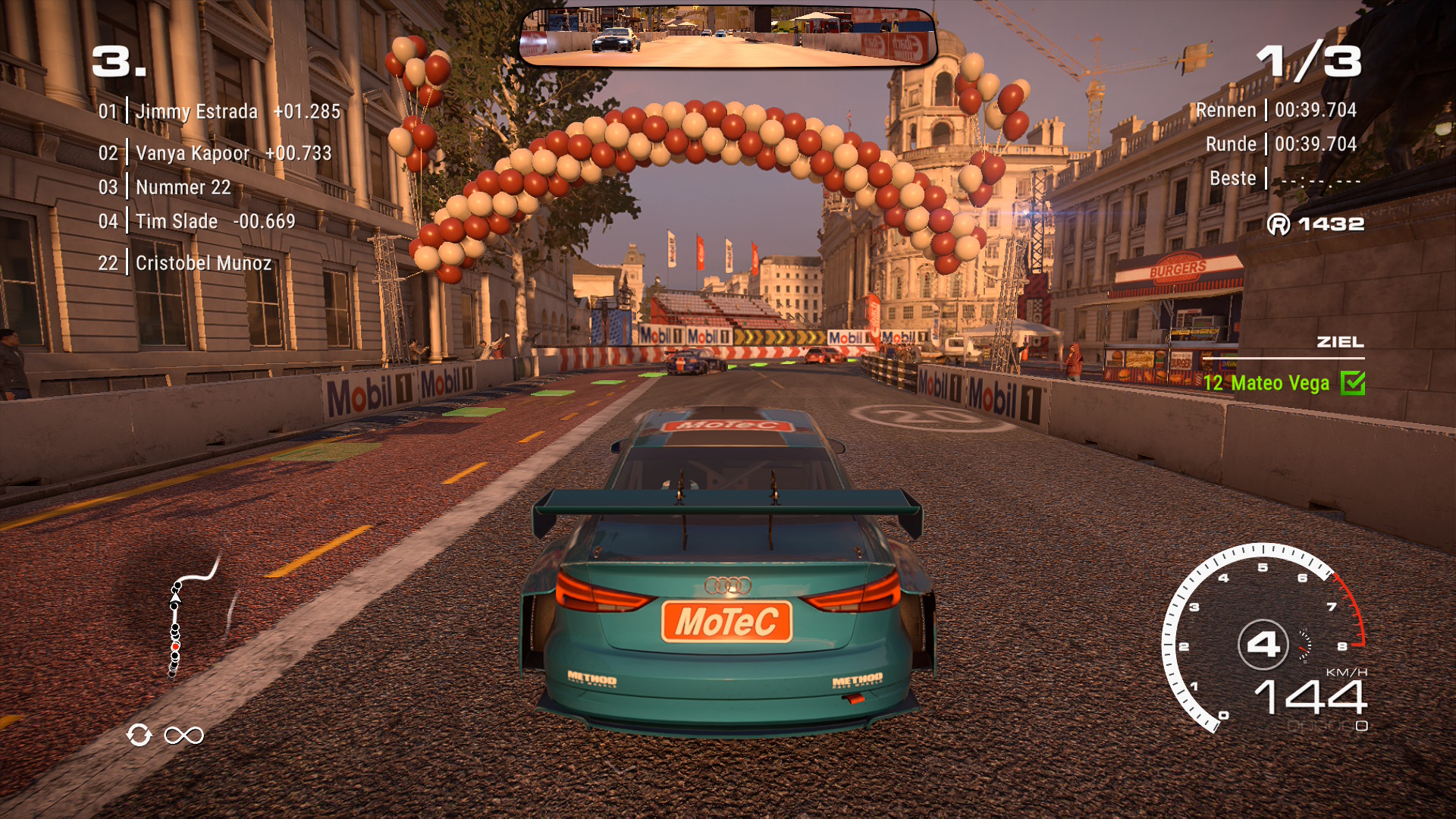This screenshot has height=819, width=1456.
Task: Click the rear-view mirror display
Action: (728, 36)
